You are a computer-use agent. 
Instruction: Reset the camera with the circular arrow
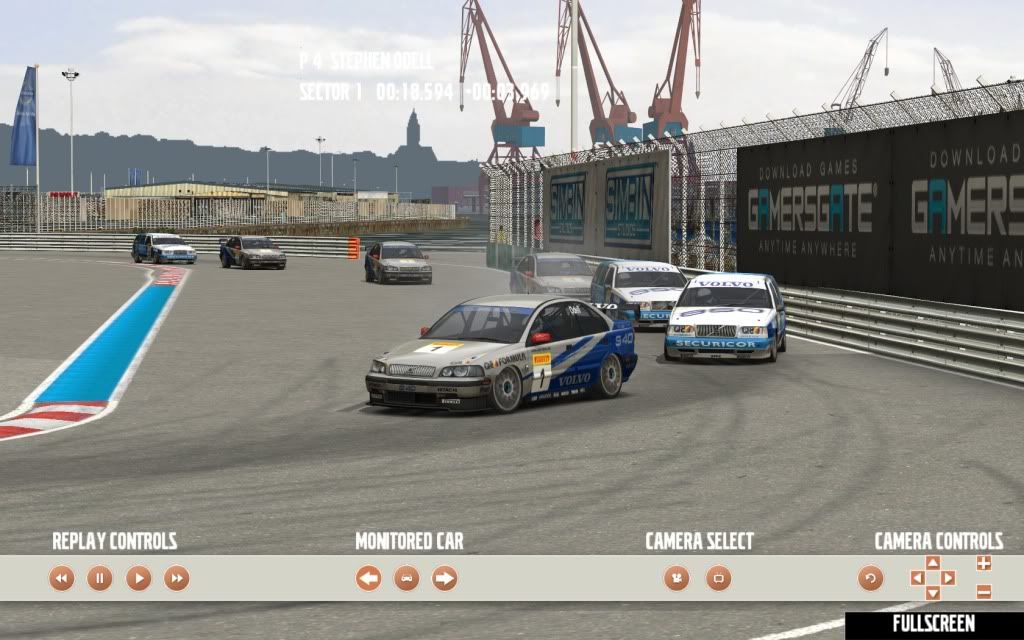click(871, 578)
